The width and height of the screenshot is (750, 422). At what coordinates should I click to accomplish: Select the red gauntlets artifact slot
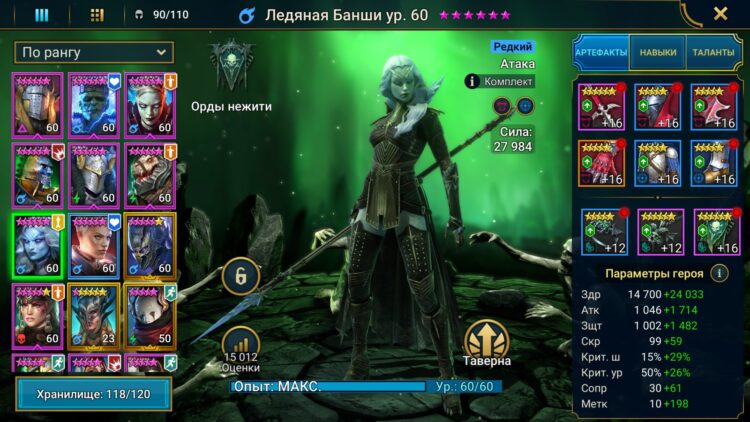[x=601, y=163]
